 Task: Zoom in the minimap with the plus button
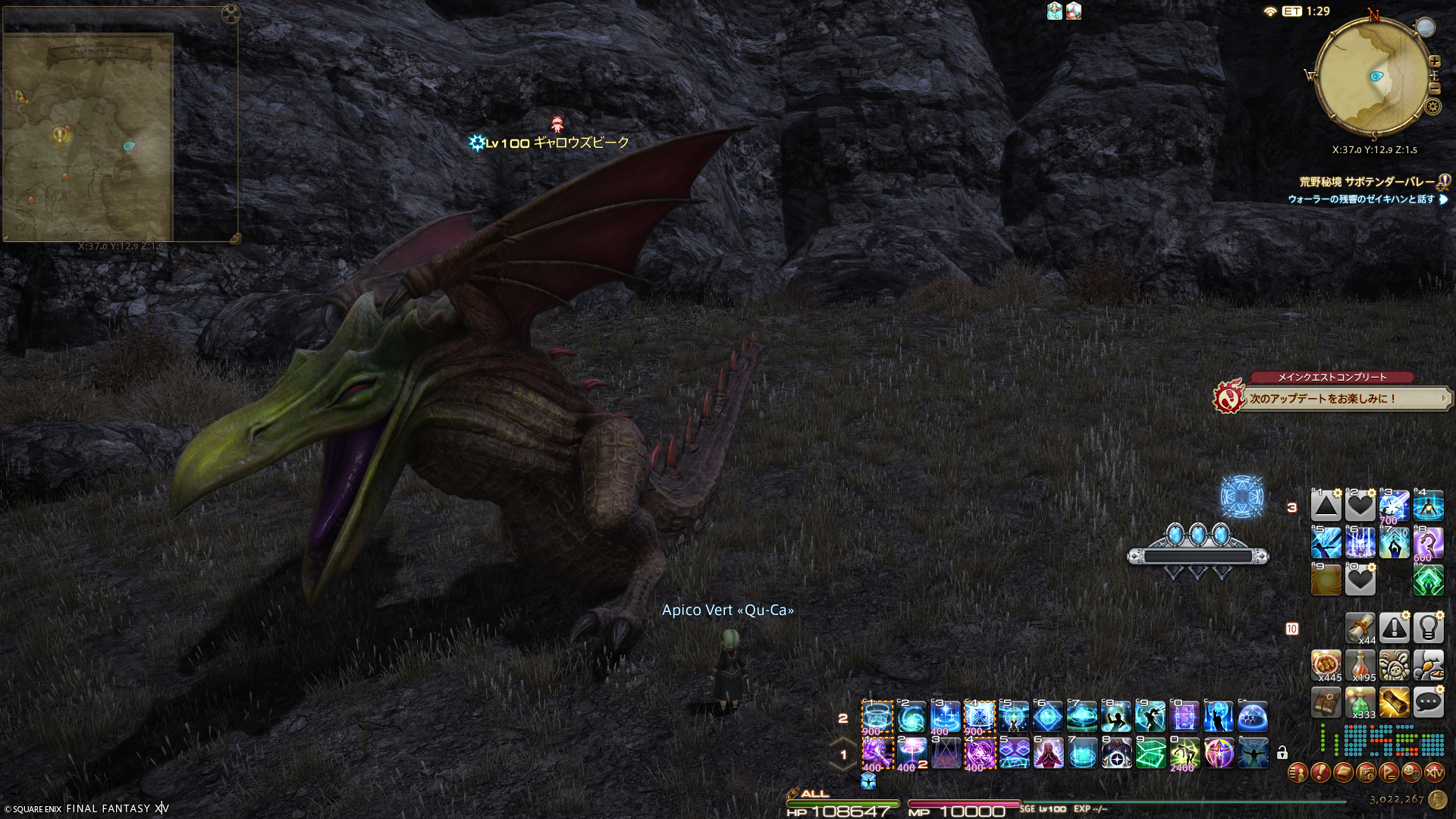pos(1434,61)
